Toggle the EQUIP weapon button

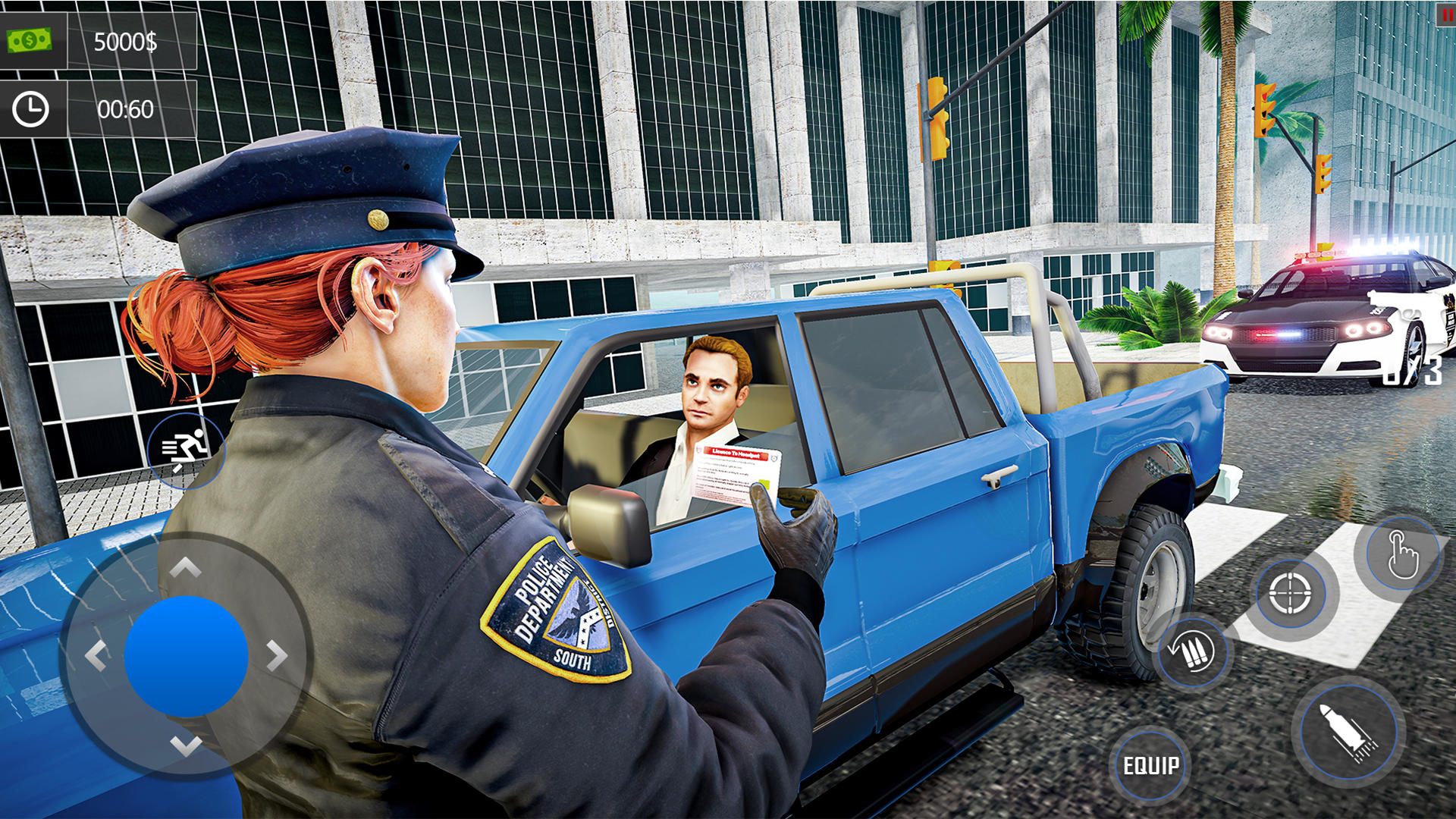tap(1153, 766)
